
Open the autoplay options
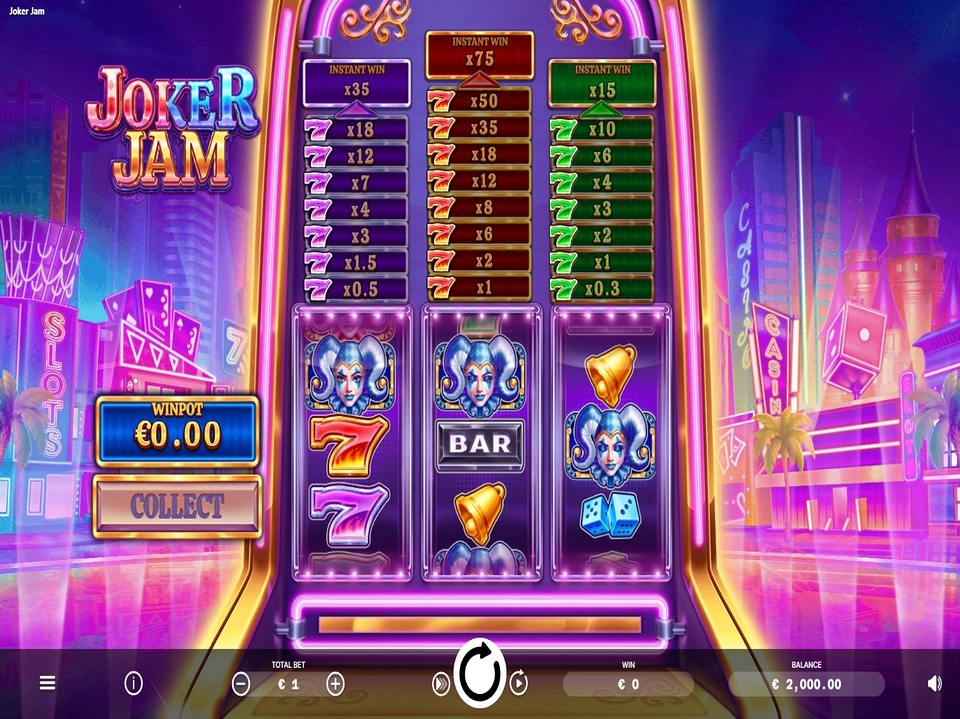tap(519, 683)
